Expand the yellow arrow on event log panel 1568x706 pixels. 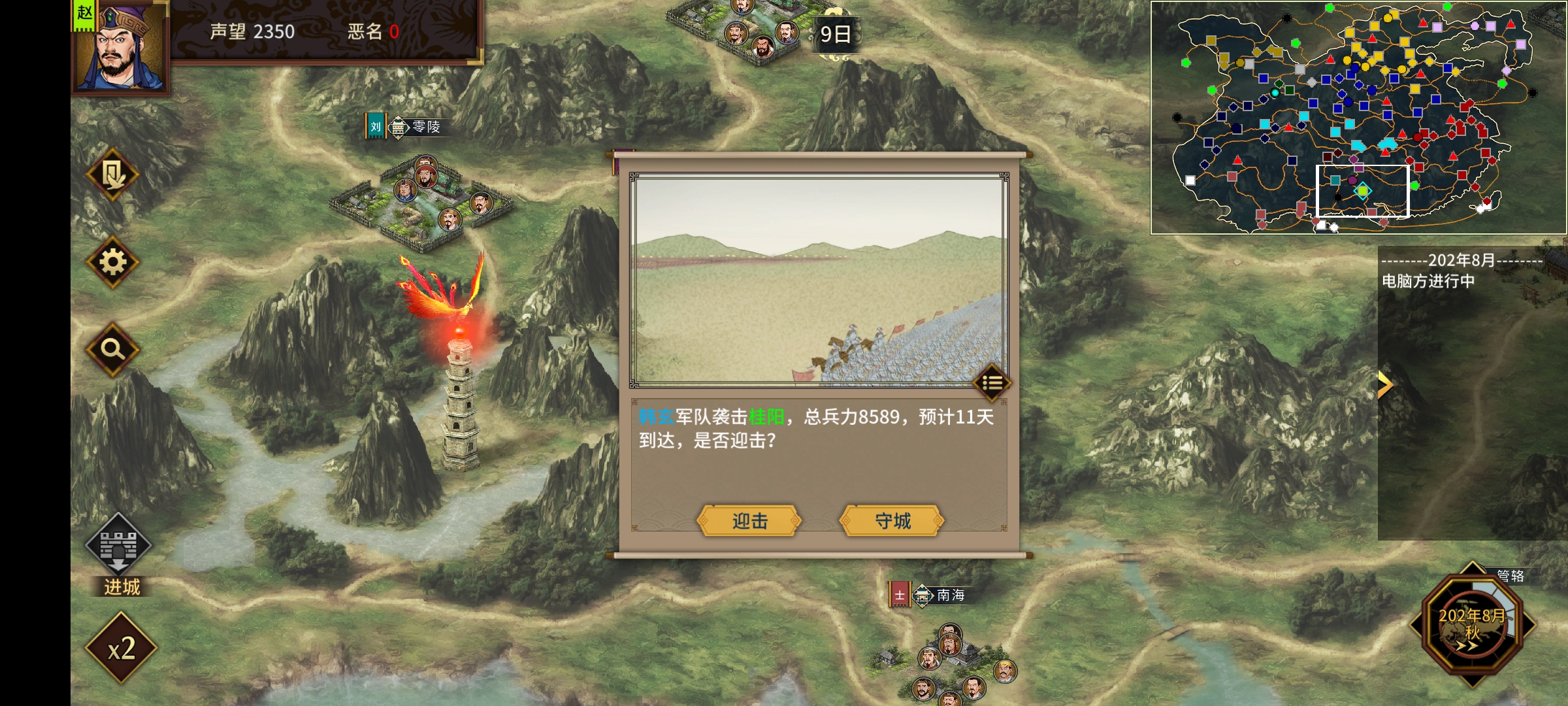(x=1385, y=384)
